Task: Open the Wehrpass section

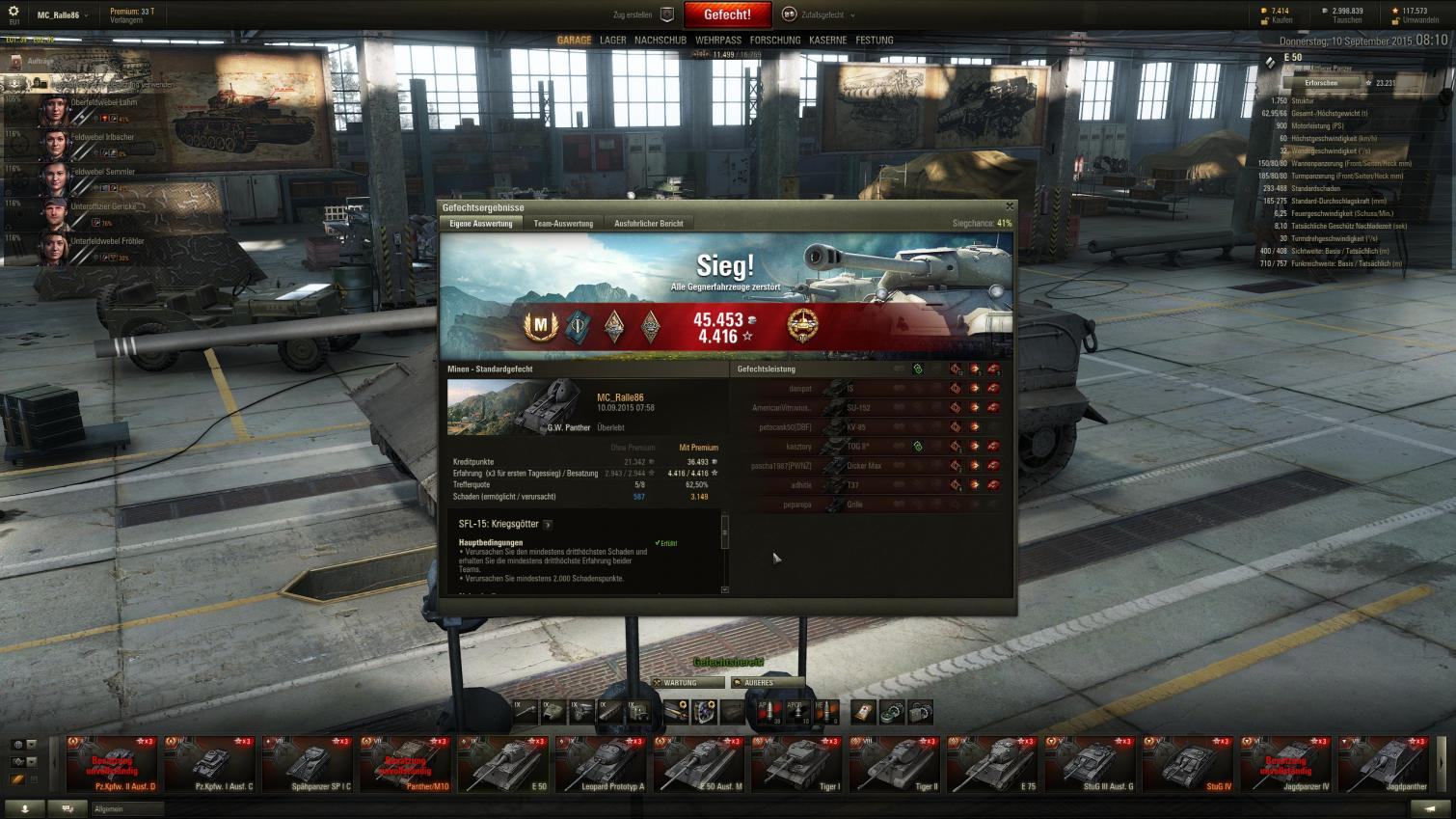Action: pos(718,41)
